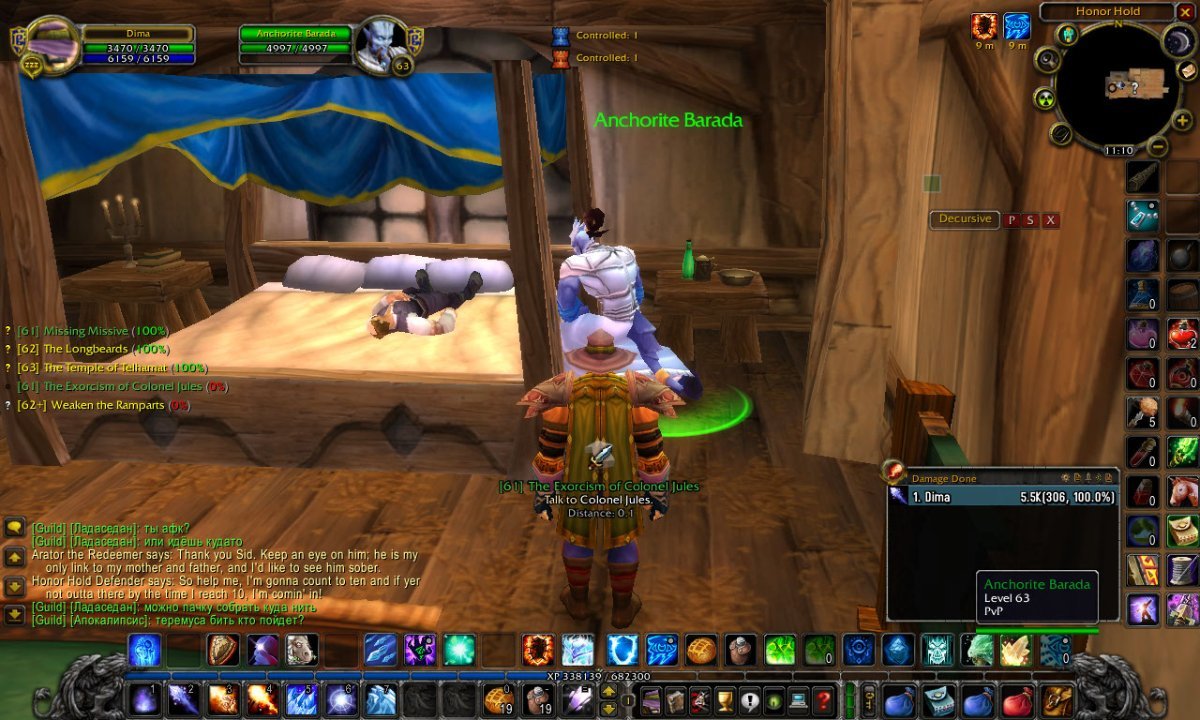Open the mail envelope icon on minimap

(x=1188, y=70)
